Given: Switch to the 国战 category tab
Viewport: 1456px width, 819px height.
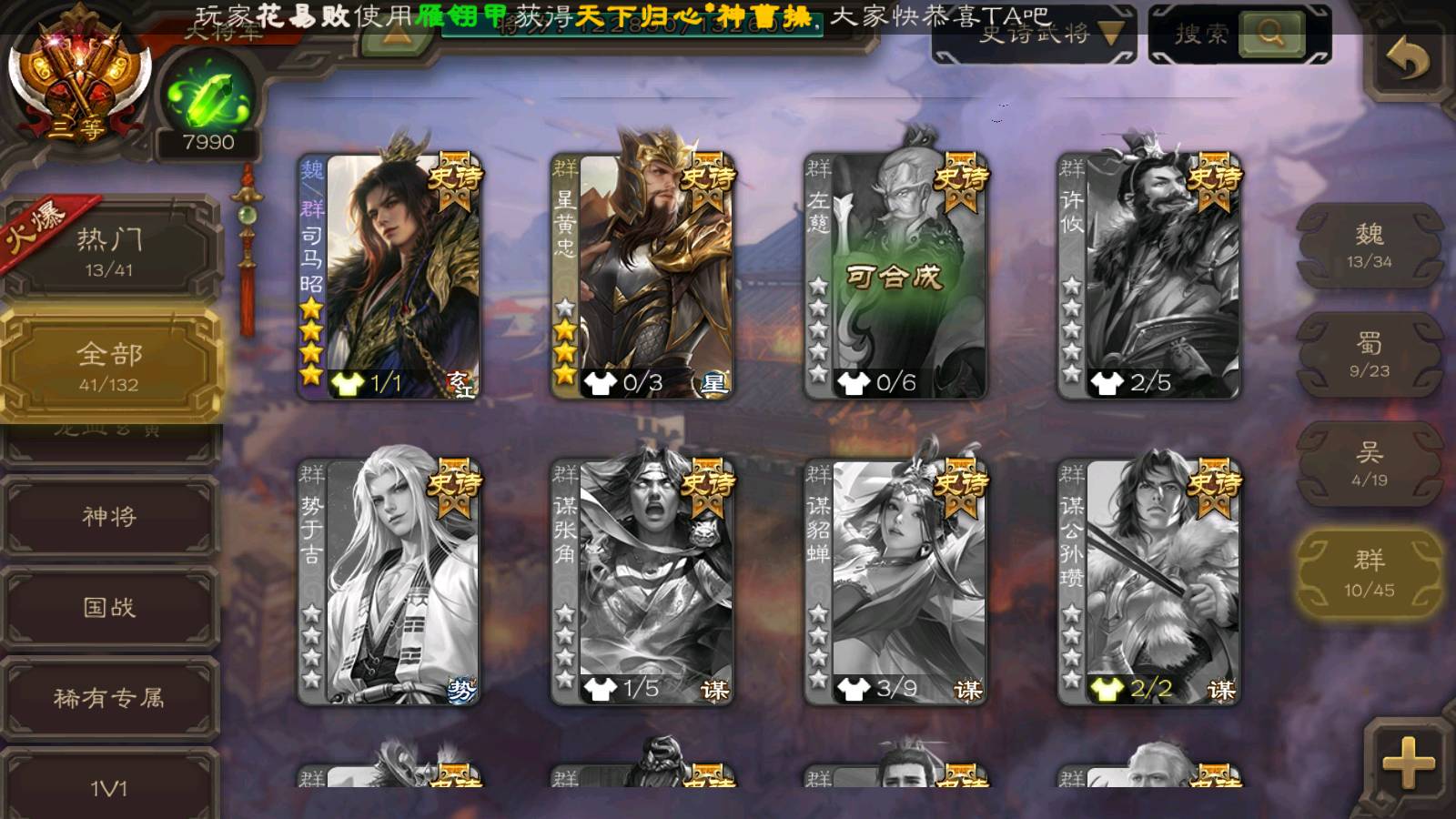Looking at the screenshot, I should point(109,607).
